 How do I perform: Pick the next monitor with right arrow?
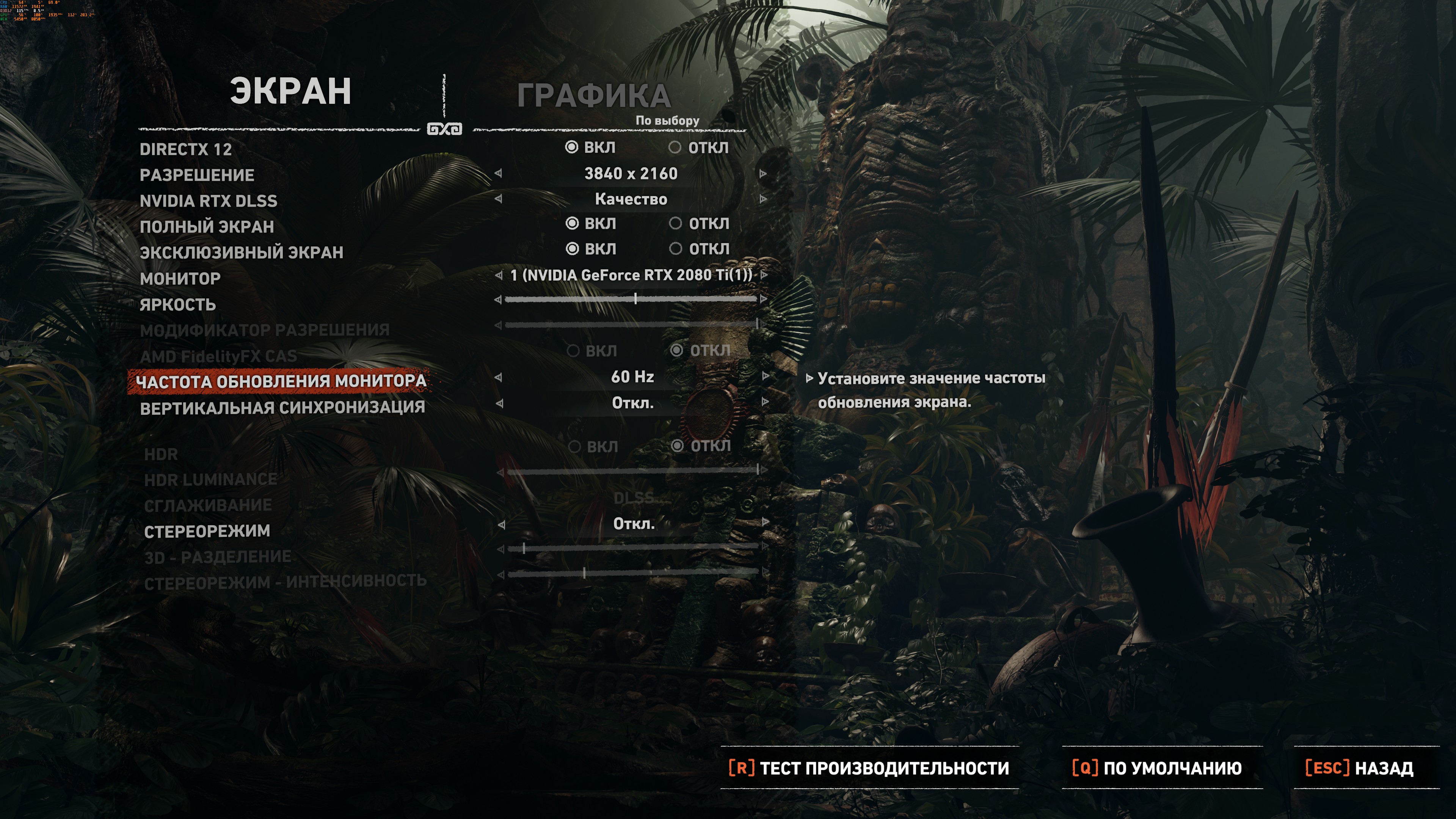(764, 275)
